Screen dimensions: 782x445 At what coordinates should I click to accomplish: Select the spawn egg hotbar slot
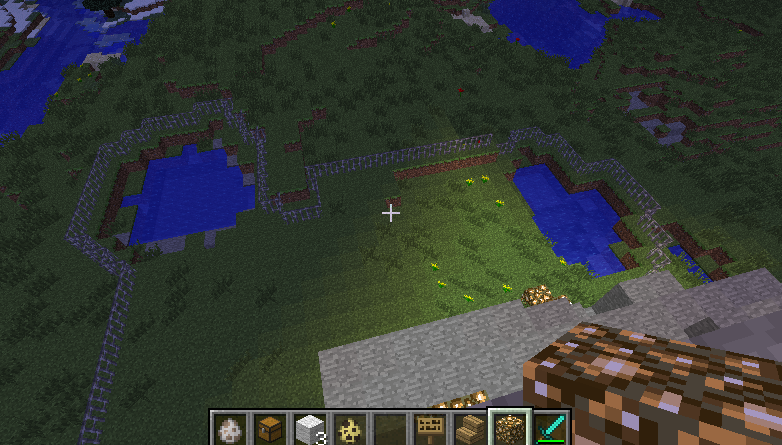229,430
